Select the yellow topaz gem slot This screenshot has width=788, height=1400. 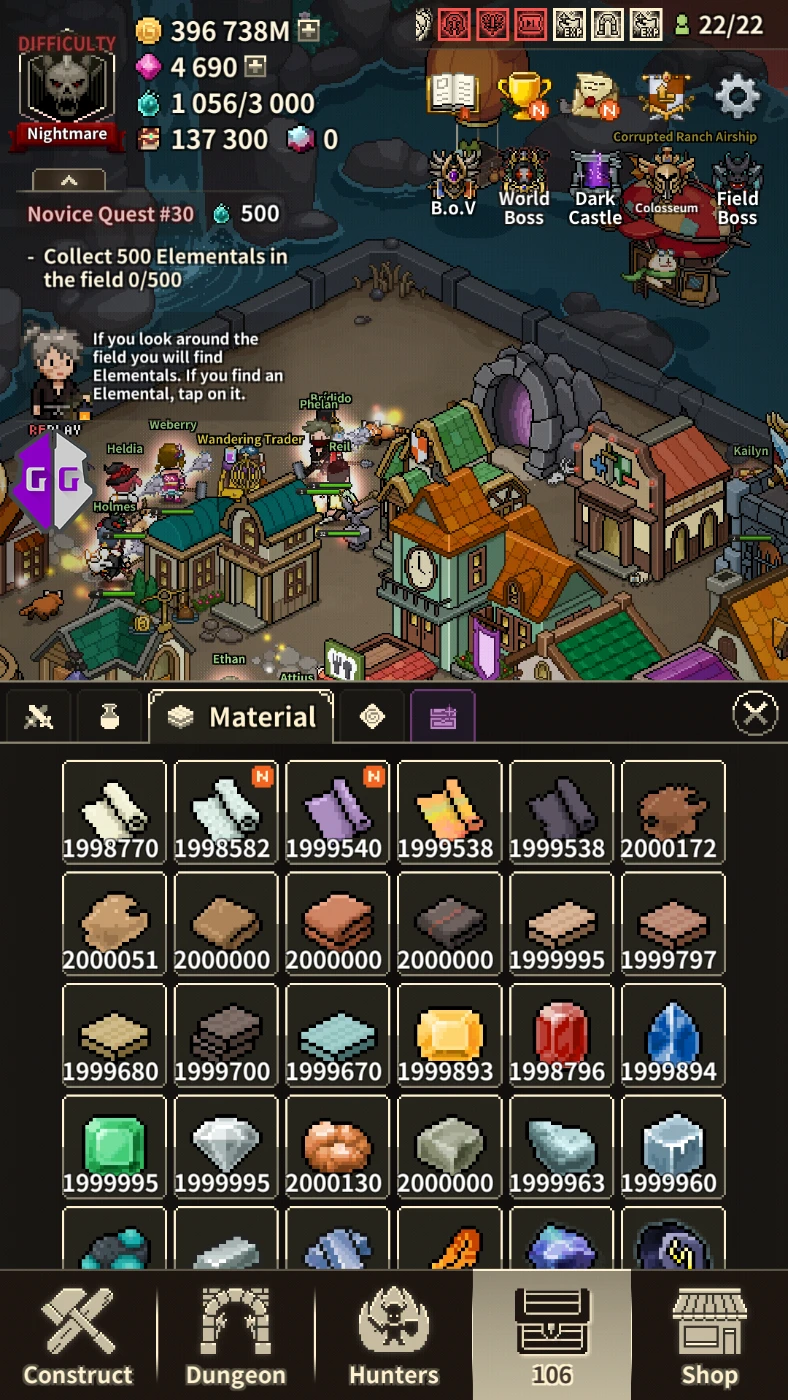coord(449,1034)
